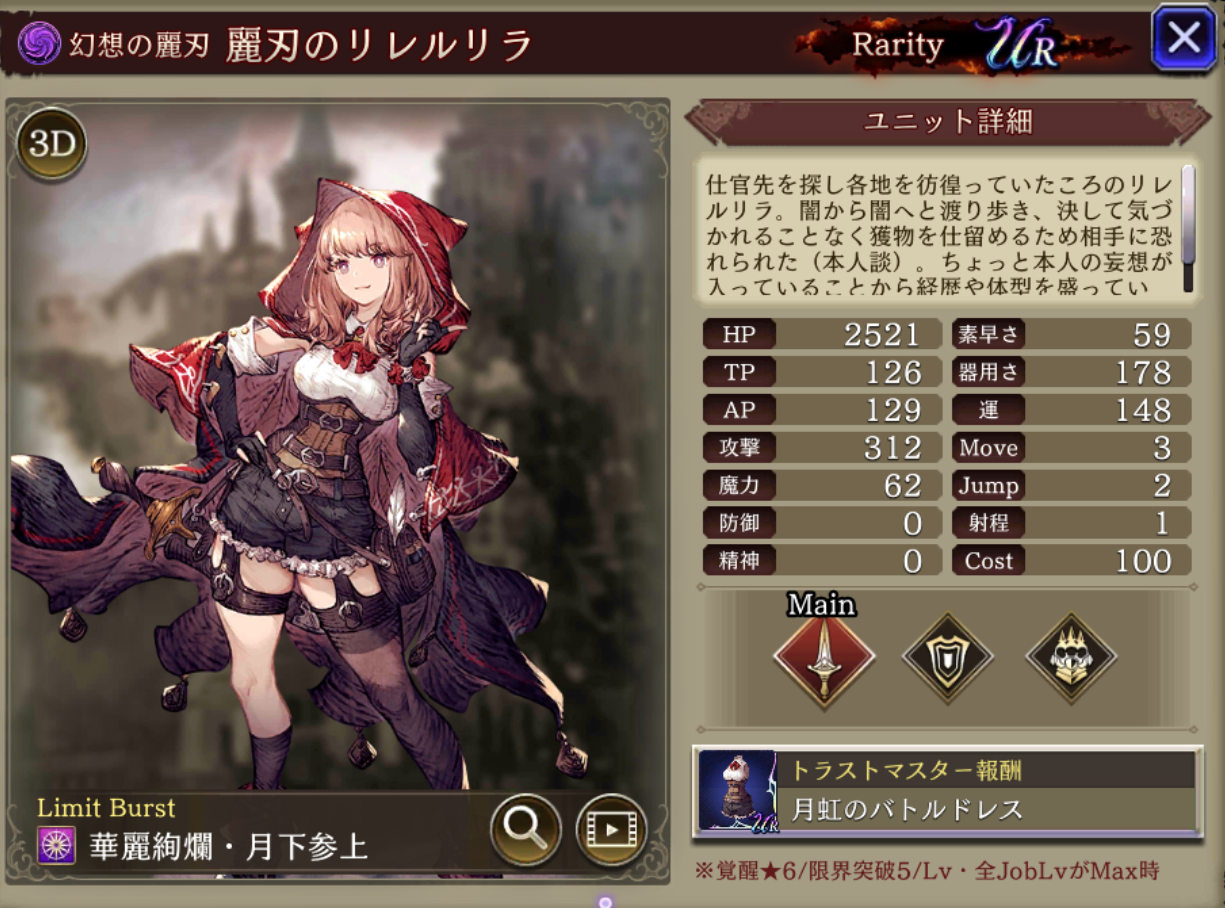The width and height of the screenshot is (1225, 908).
Task: Tap the 華麗絢爛・月下参上 limit burst name
Action: pos(228,848)
